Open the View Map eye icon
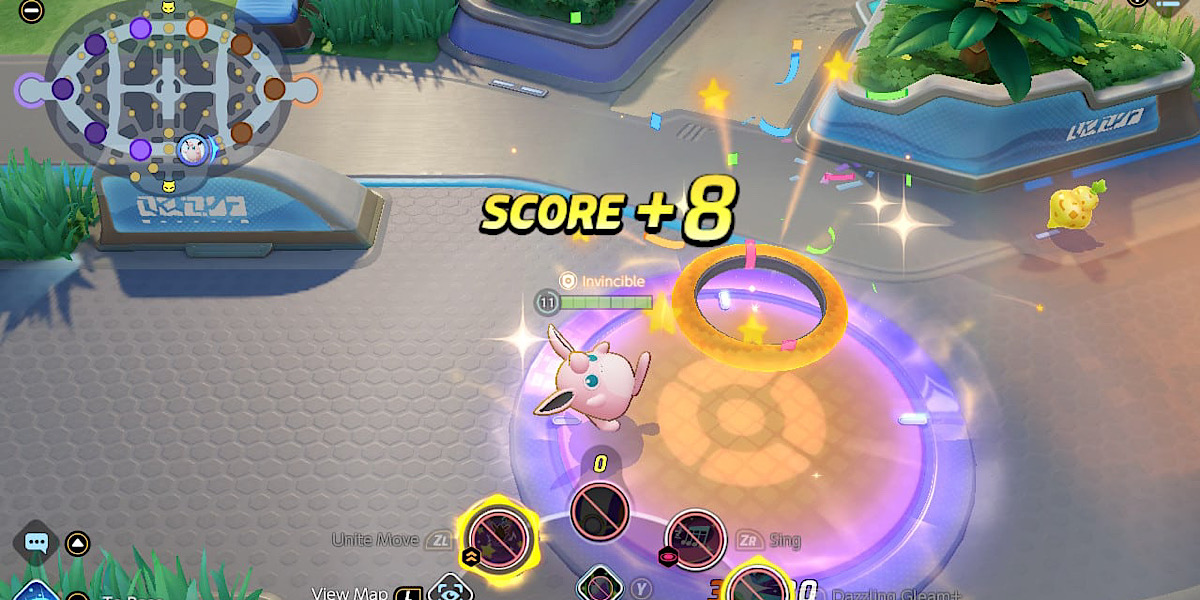This screenshot has height=600, width=1200. click(448, 590)
